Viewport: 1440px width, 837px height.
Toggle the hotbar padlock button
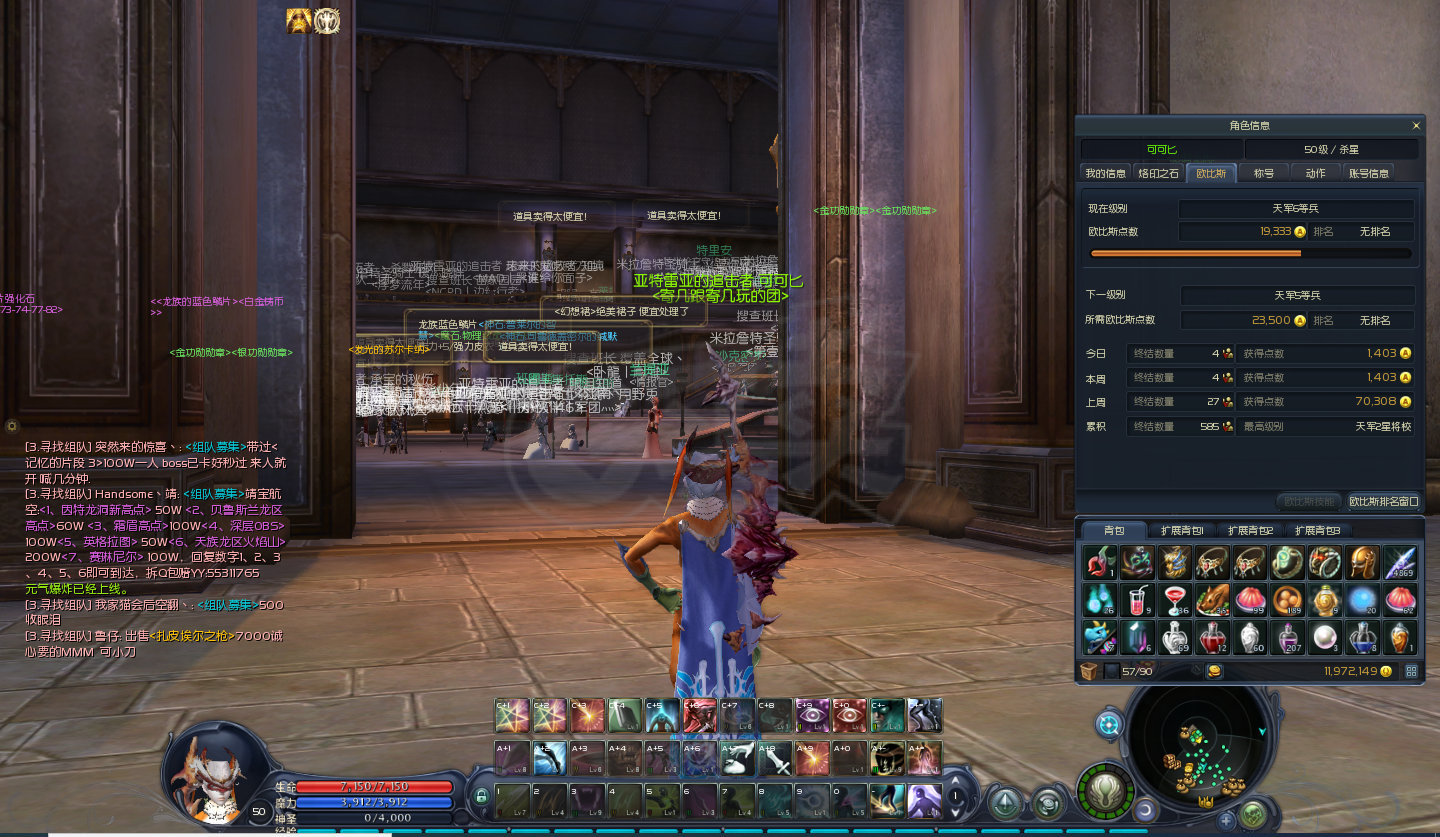point(481,797)
